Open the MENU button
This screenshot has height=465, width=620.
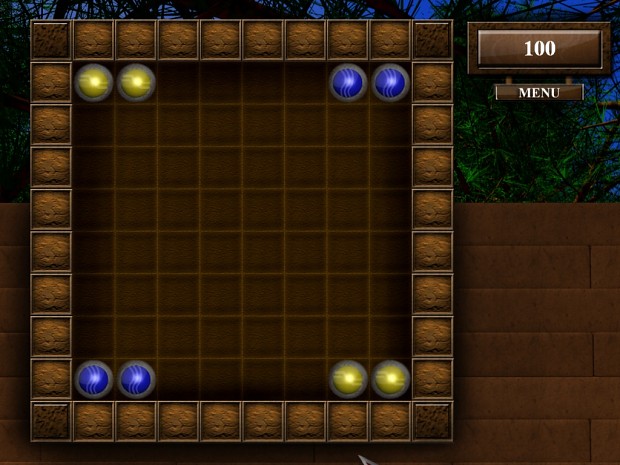[x=539, y=93]
